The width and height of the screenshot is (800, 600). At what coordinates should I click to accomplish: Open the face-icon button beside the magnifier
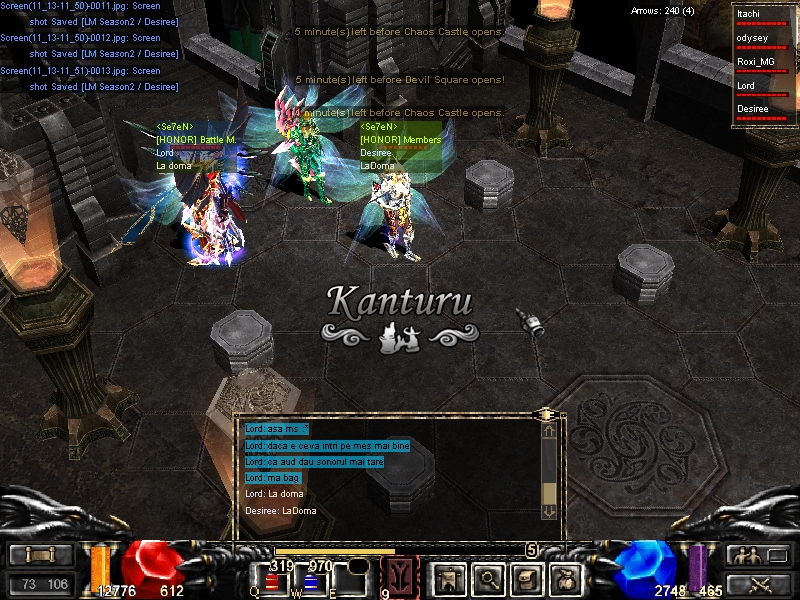[x=526, y=578]
